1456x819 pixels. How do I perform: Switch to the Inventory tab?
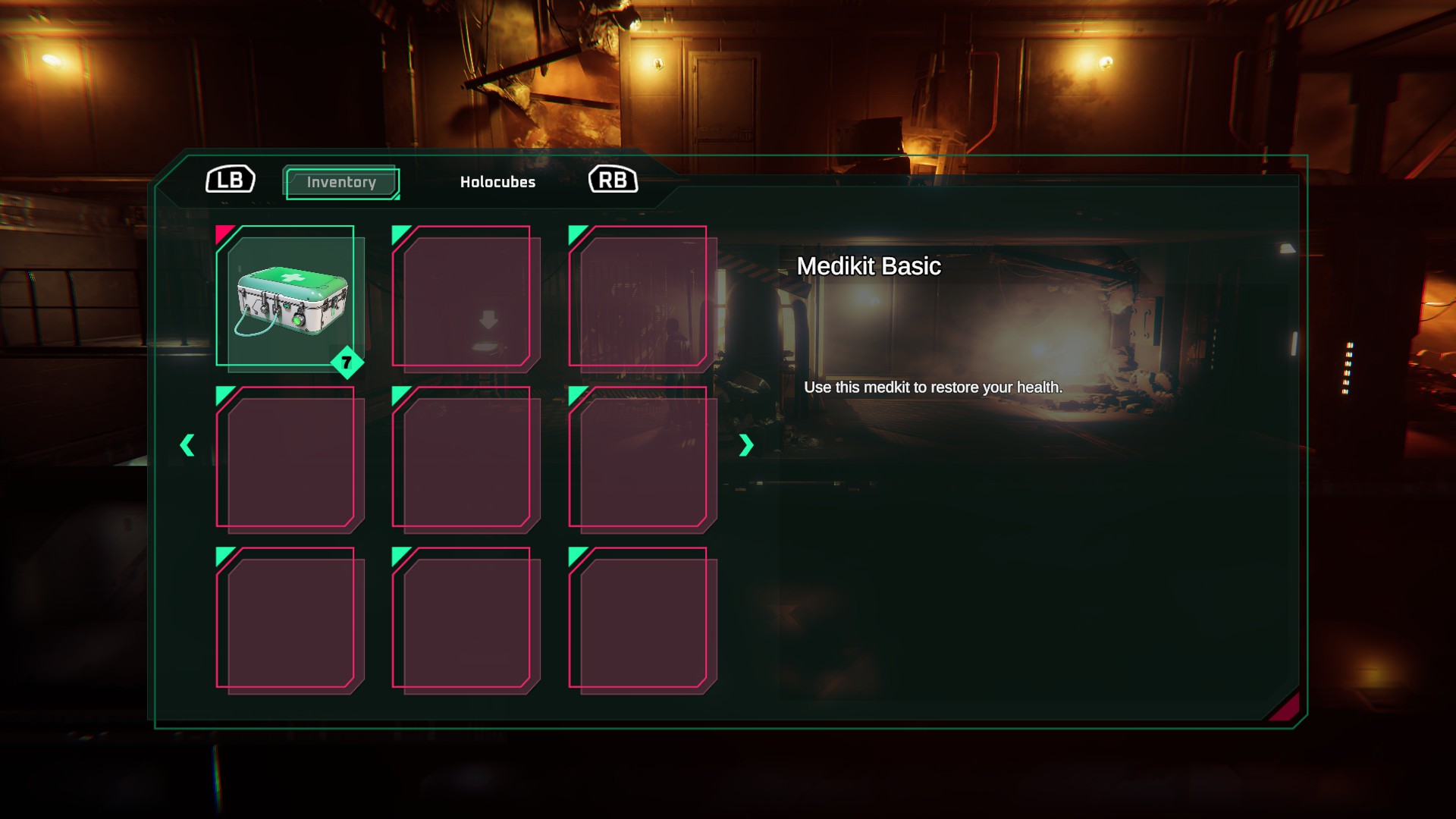(x=341, y=183)
